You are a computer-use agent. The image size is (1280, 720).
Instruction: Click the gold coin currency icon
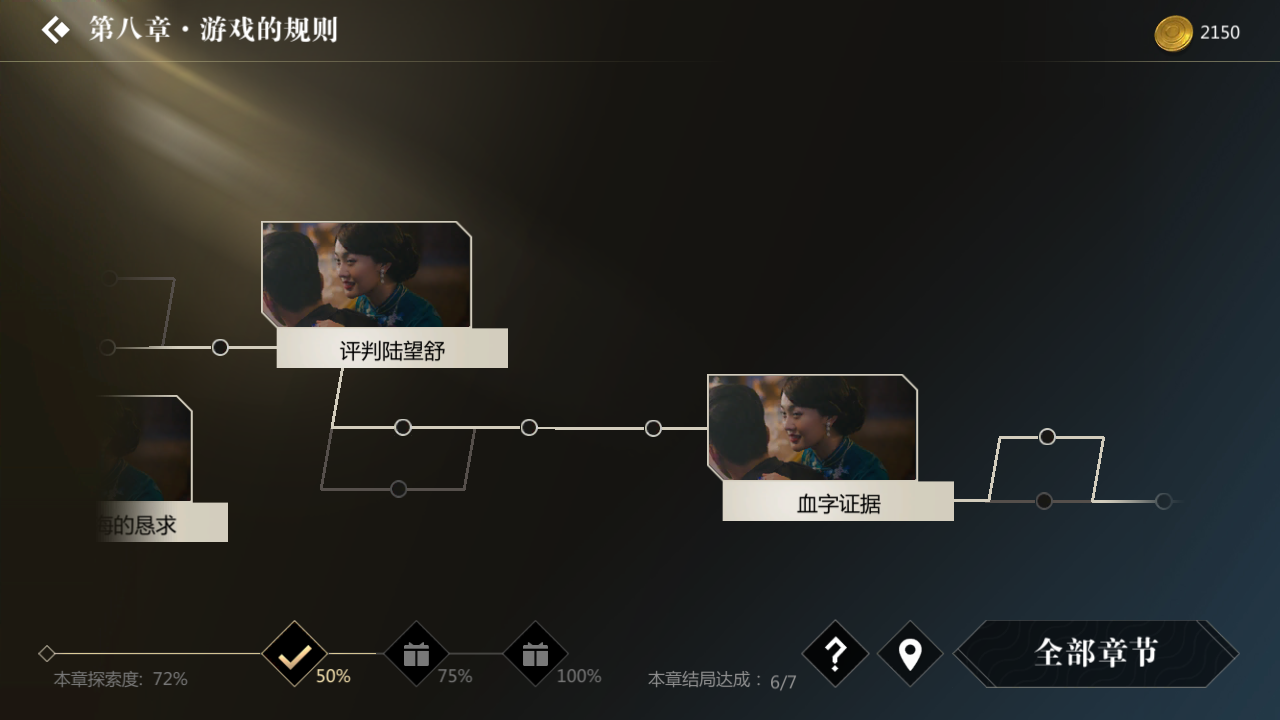point(1172,32)
